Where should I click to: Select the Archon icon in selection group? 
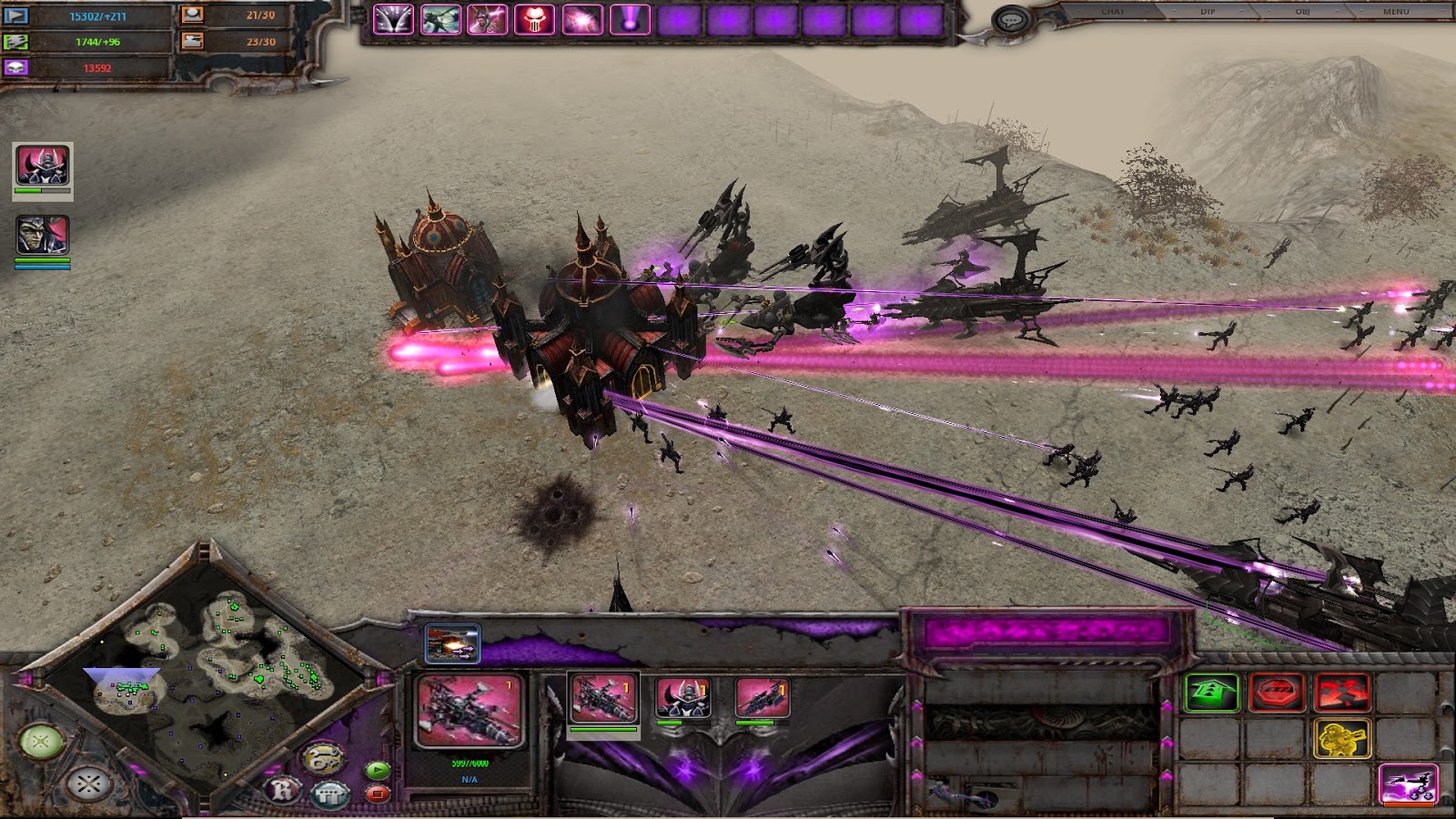[x=682, y=697]
